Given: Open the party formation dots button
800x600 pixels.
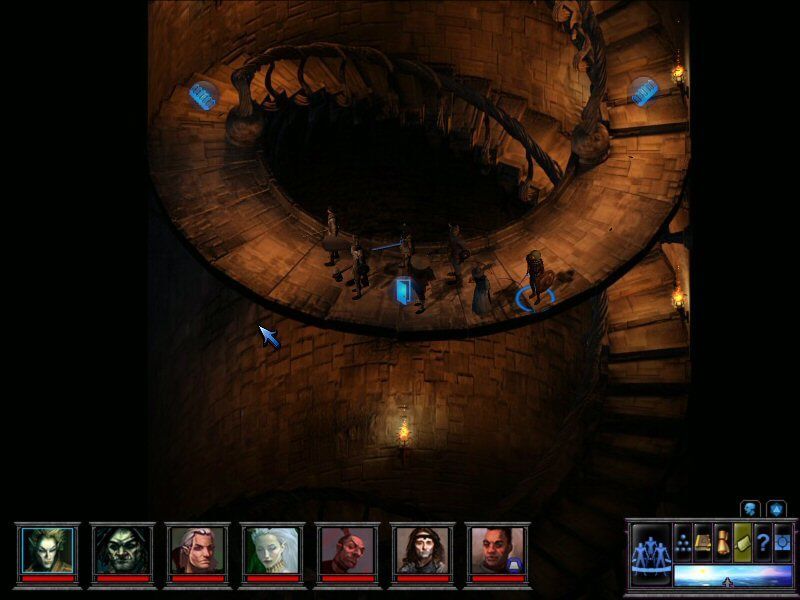Looking at the screenshot, I should pyautogui.click(x=683, y=541).
